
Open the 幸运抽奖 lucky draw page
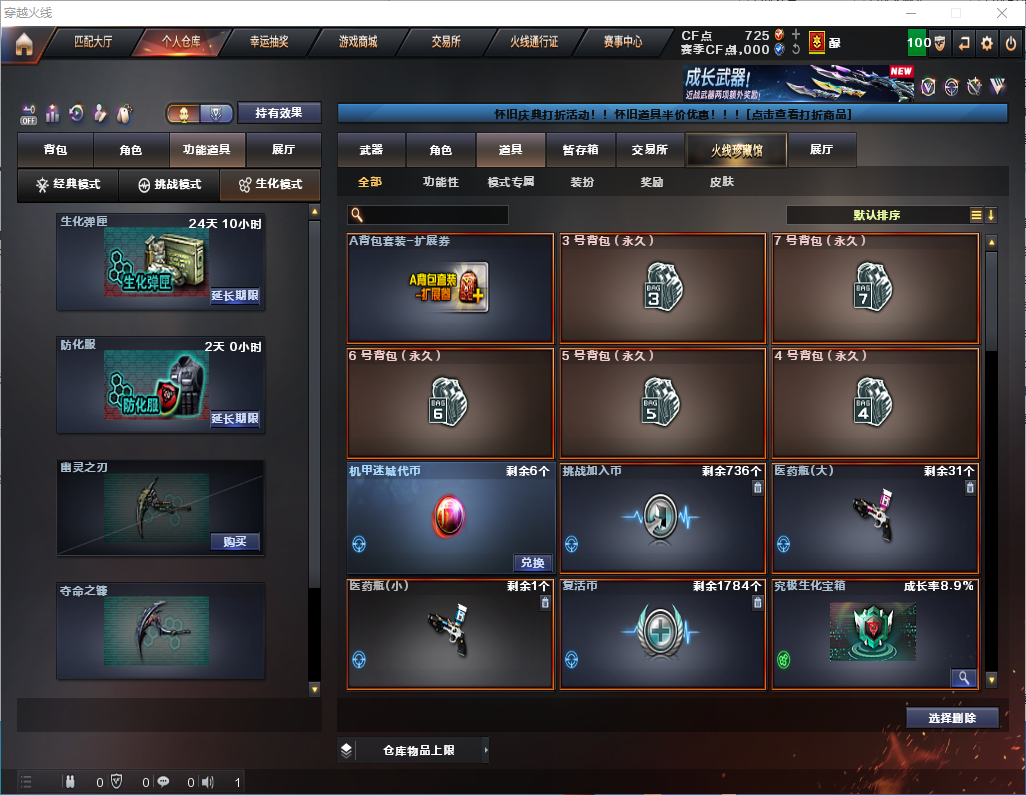(268, 42)
